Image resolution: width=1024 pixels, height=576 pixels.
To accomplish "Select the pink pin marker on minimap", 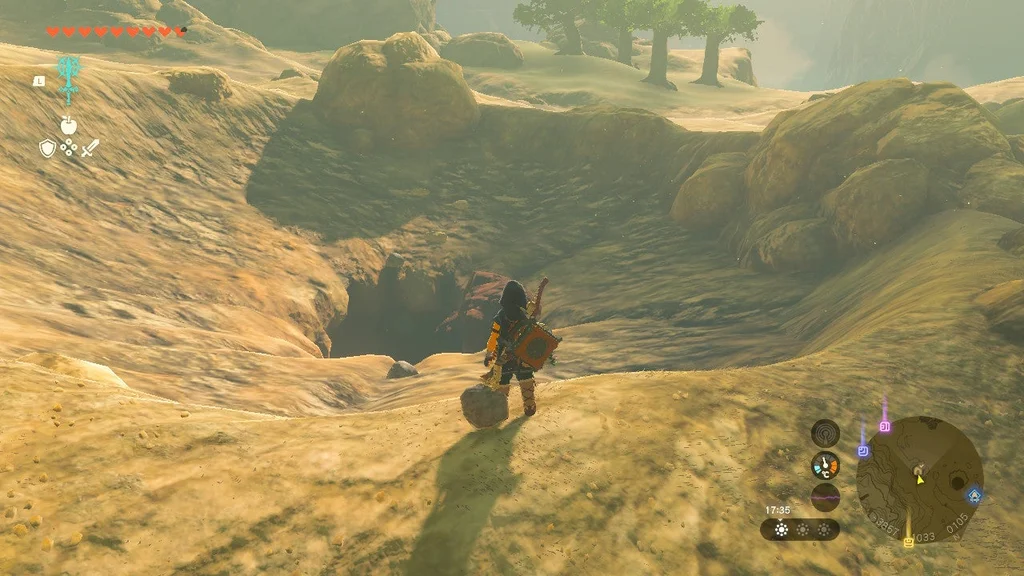I will [885, 425].
